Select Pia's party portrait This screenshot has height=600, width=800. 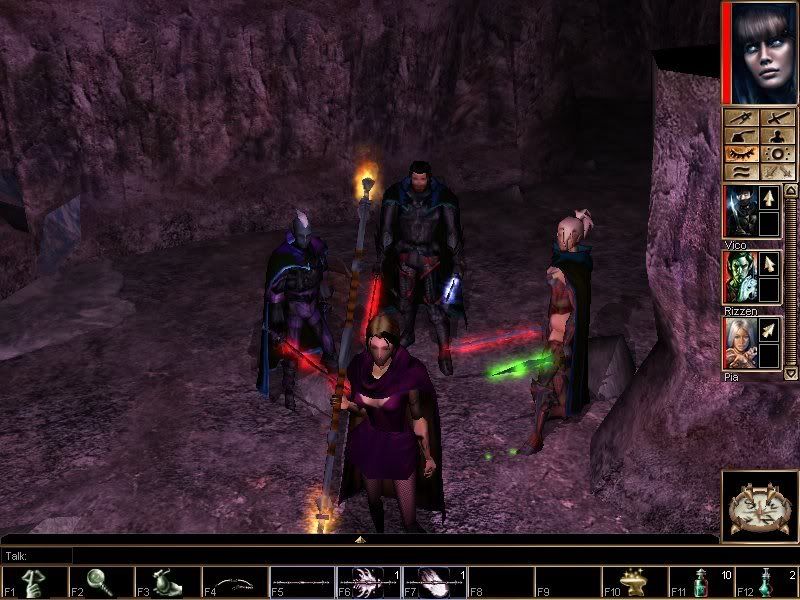(741, 343)
